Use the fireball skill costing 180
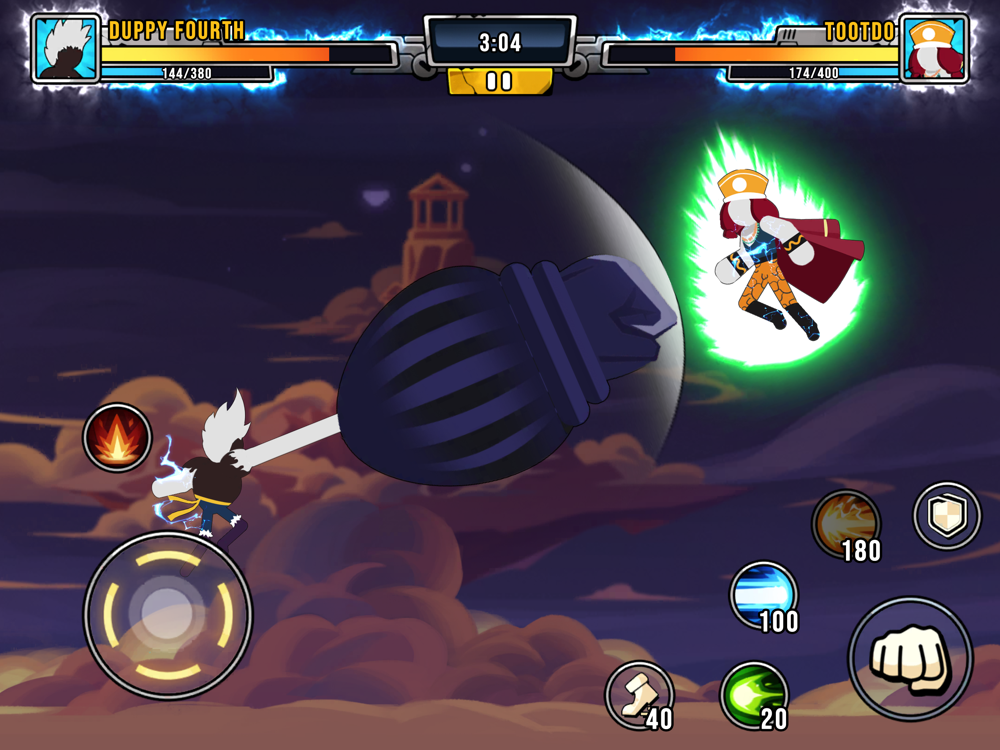This screenshot has width=1000, height=750. point(845,523)
